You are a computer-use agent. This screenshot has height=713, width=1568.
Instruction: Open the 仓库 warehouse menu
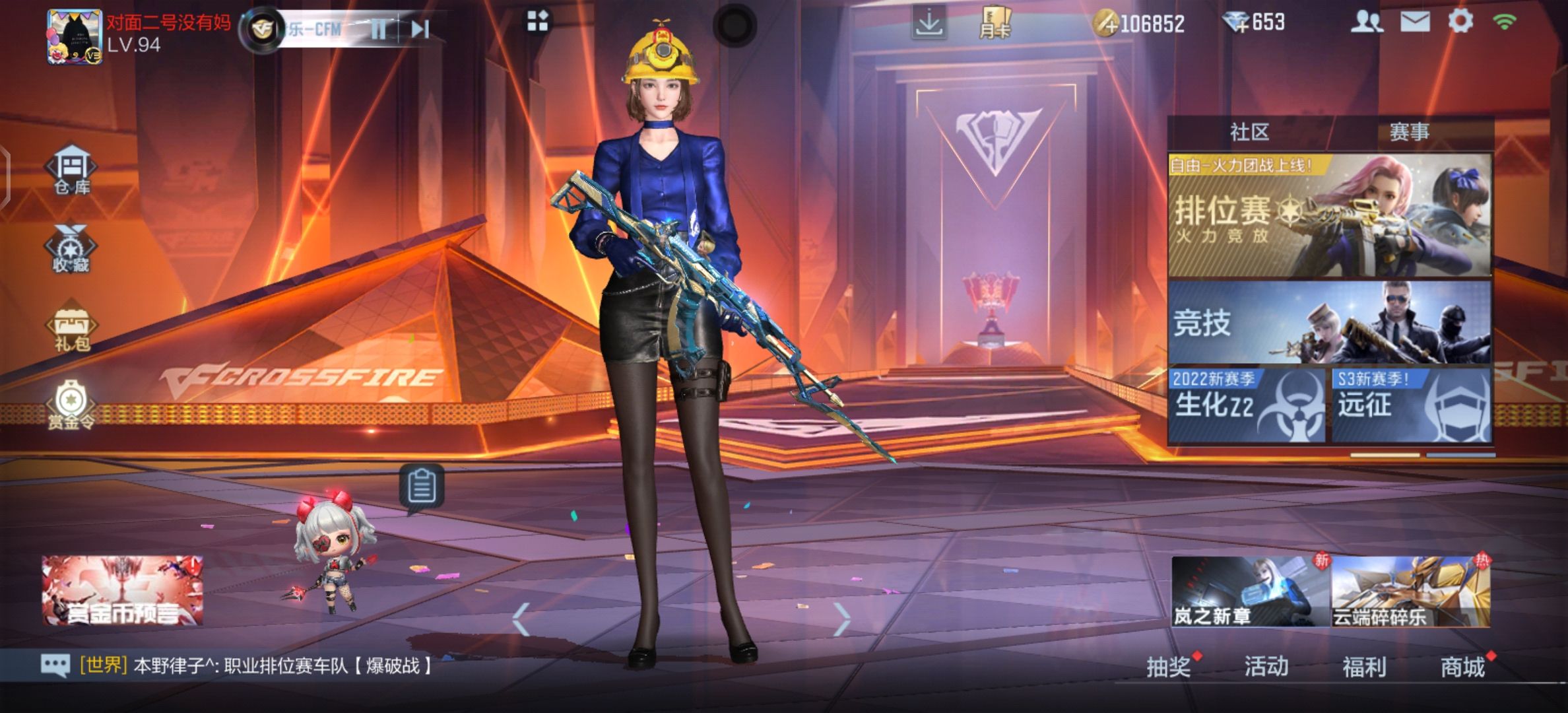[x=72, y=169]
